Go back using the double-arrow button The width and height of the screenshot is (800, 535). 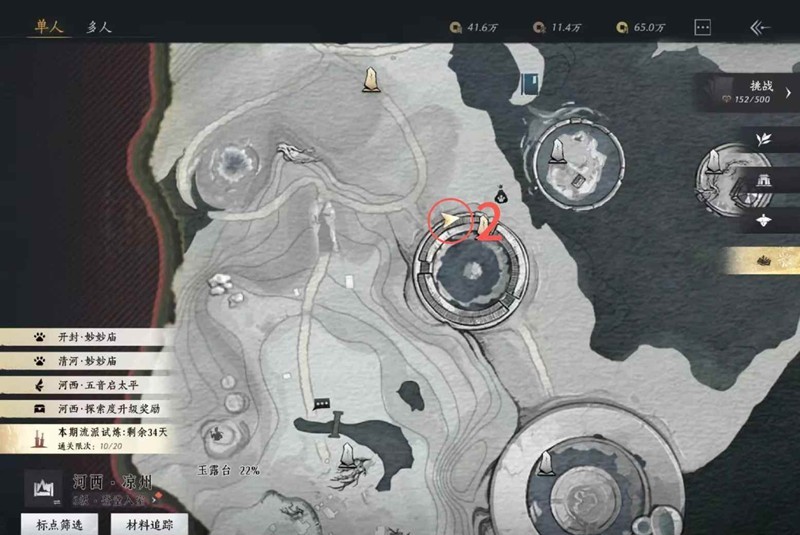[x=760, y=28]
